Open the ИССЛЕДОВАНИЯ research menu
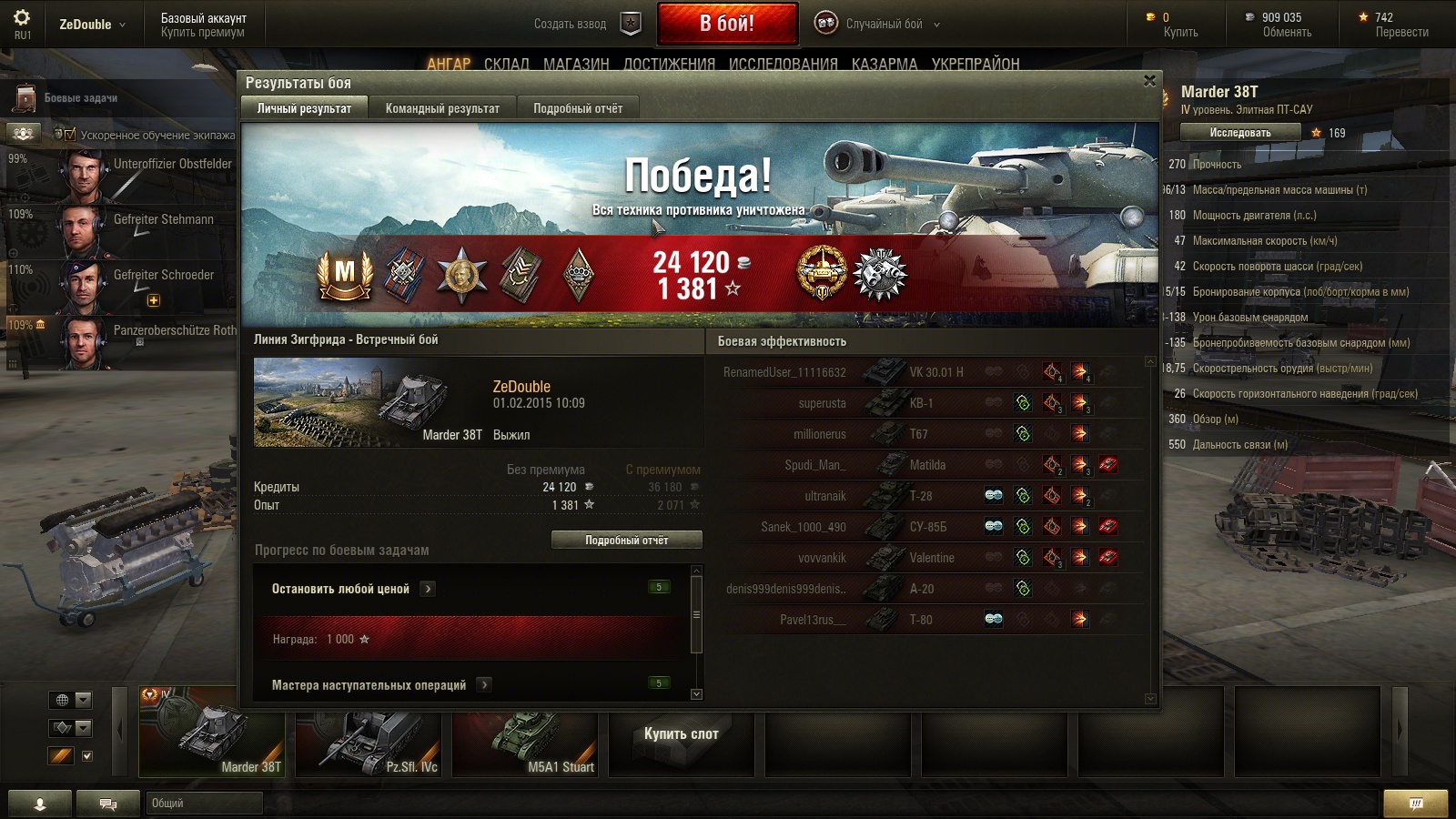 (x=783, y=64)
